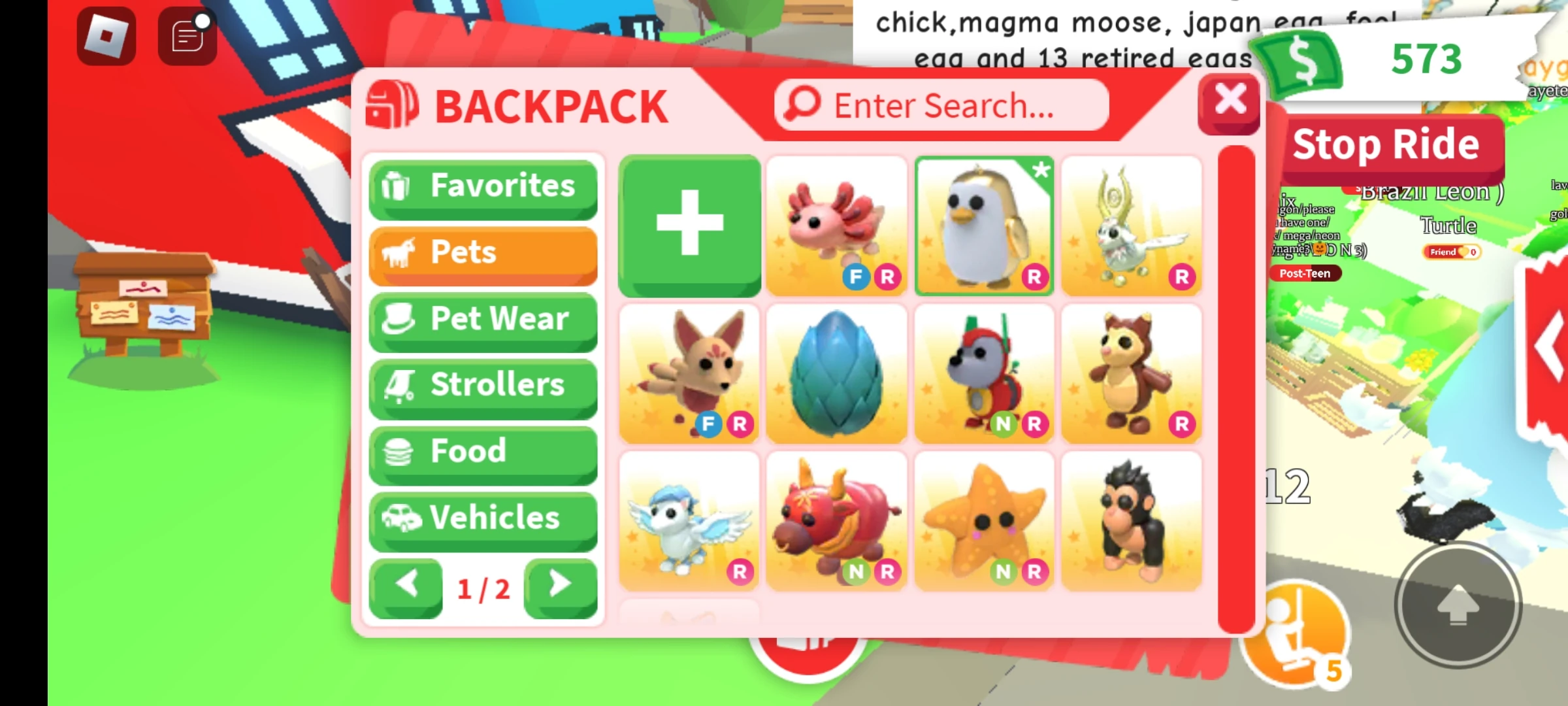Image resolution: width=1568 pixels, height=706 pixels.
Task: Open the Food section
Action: (x=482, y=452)
